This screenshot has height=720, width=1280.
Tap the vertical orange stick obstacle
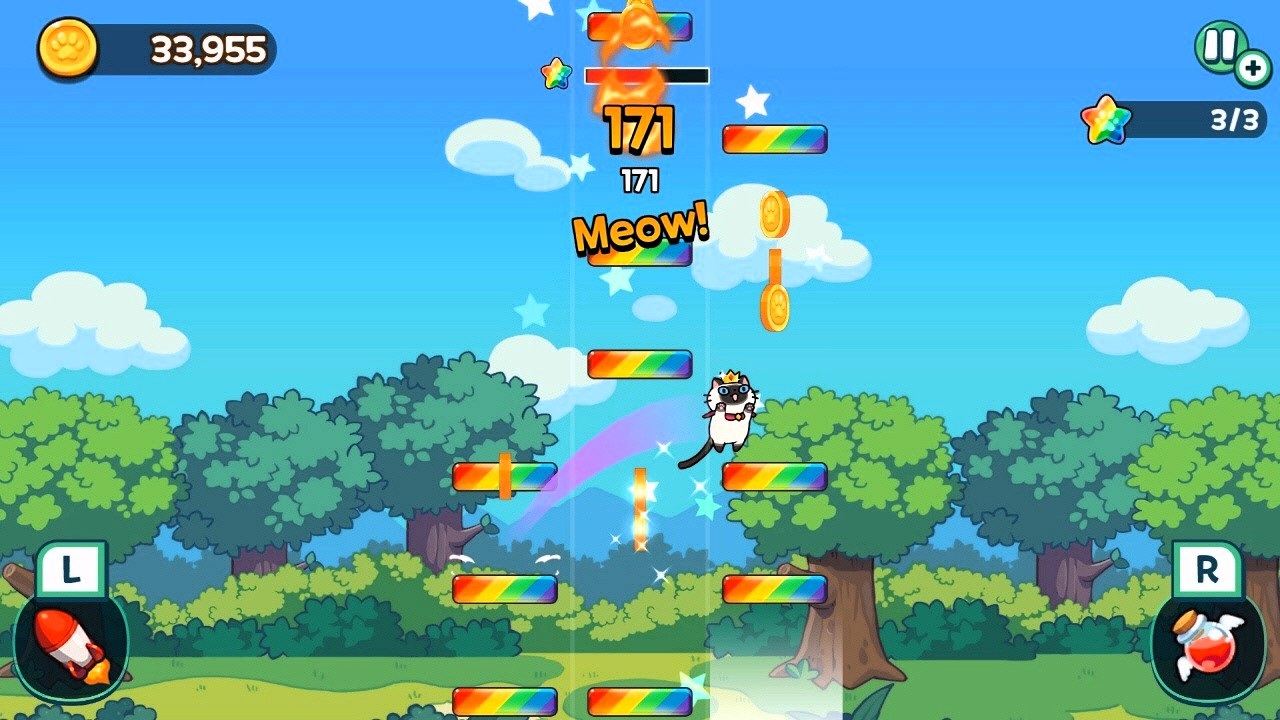pyautogui.click(x=640, y=510)
